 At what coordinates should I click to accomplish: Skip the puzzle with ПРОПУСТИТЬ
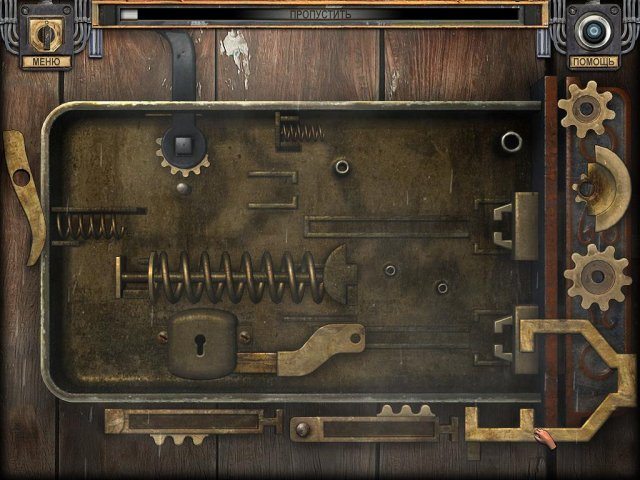click(320, 15)
